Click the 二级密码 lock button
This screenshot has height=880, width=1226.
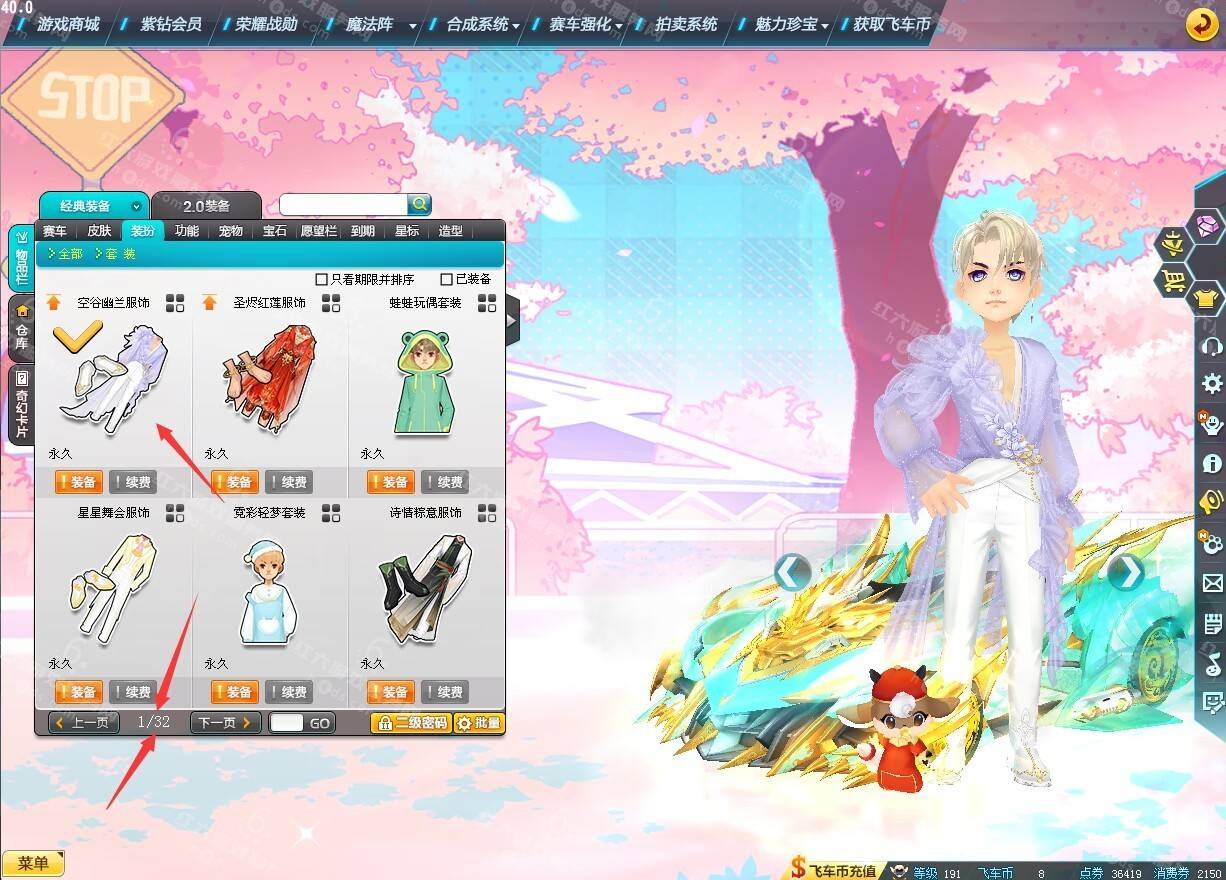click(410, 722)
